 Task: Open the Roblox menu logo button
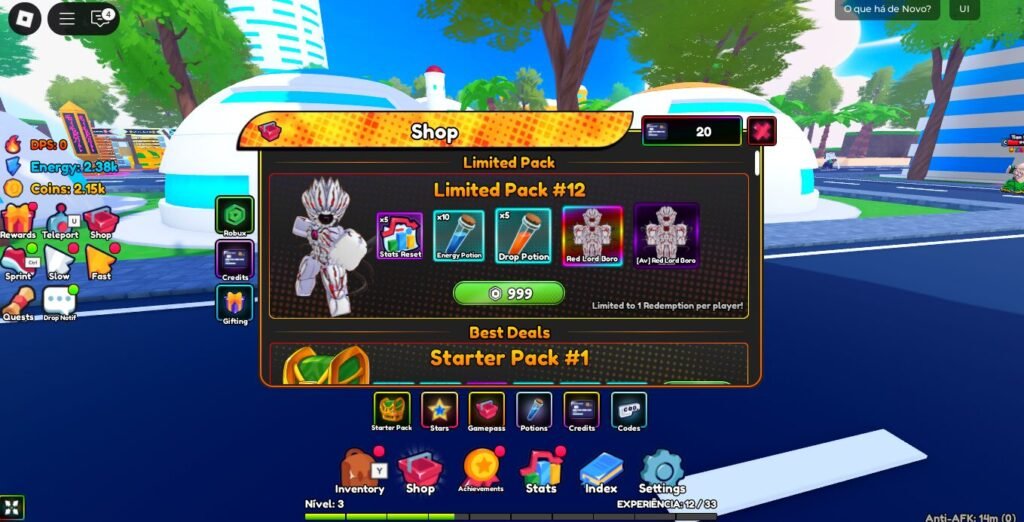[24, 18]
